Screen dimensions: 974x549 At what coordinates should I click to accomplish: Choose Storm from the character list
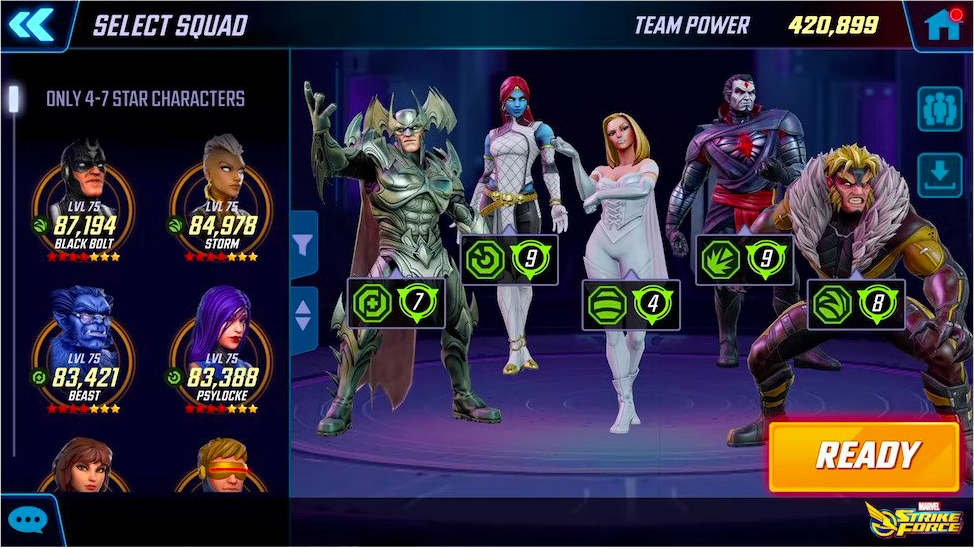pyautogui.click(x=221, y=200)
